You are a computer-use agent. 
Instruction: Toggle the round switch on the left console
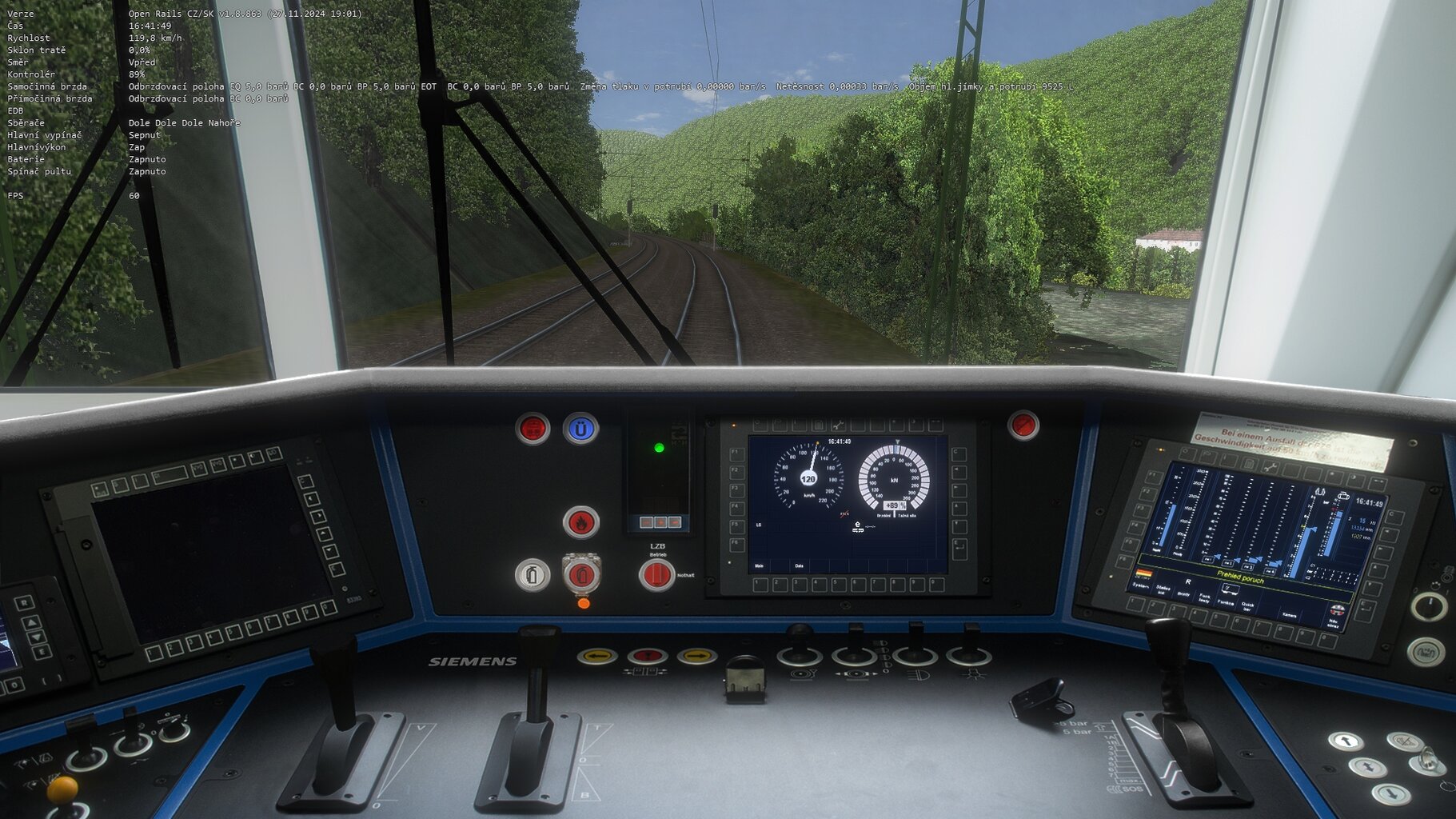click(88, 761)
